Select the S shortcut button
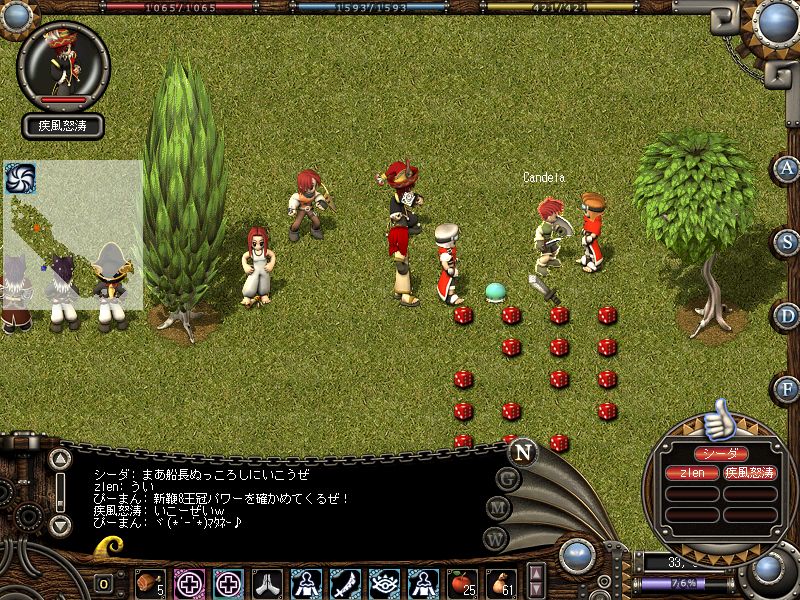This screenshot has width=800, height=600. 788,243
